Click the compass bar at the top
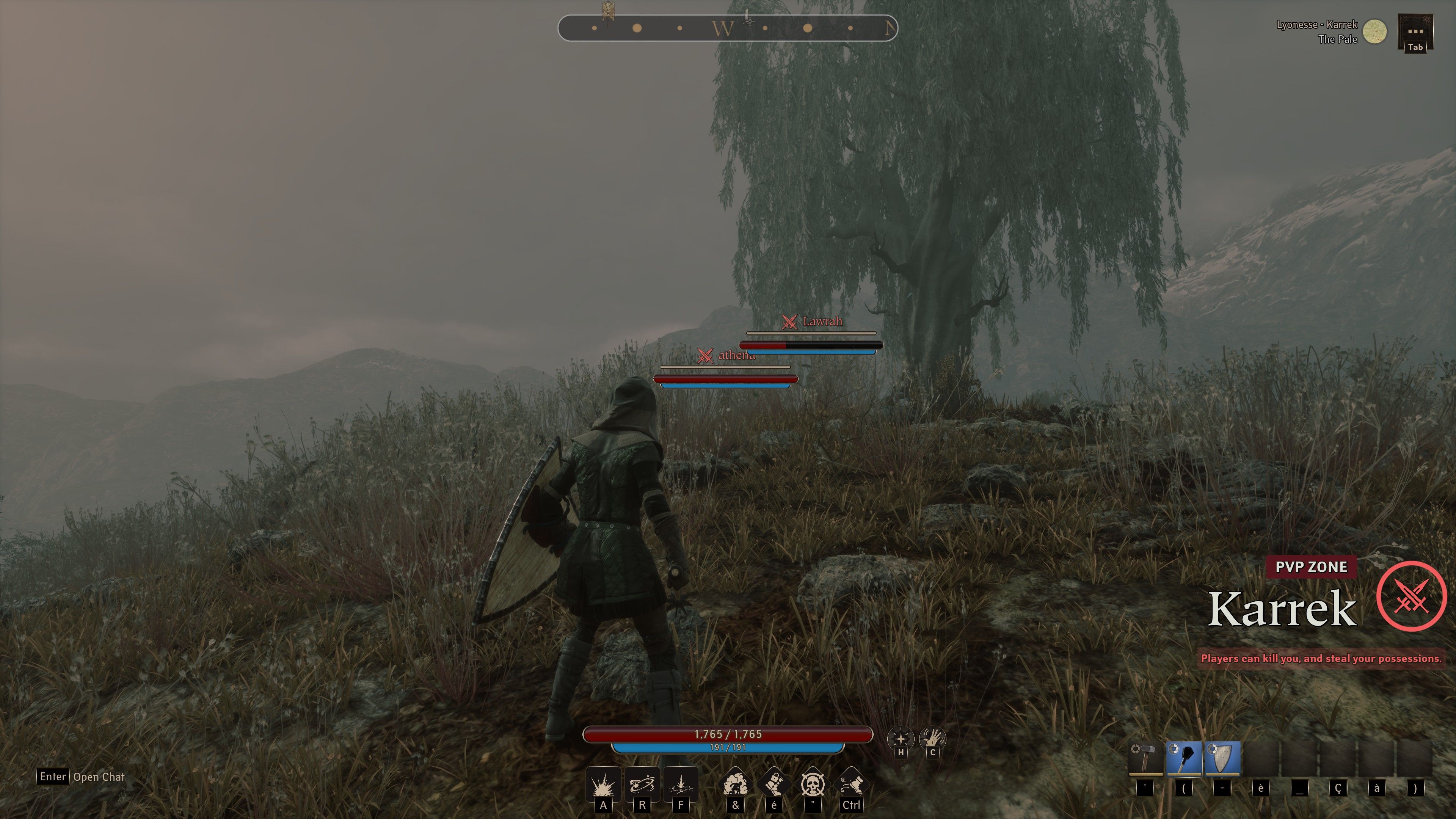 (x=728, y=28)
